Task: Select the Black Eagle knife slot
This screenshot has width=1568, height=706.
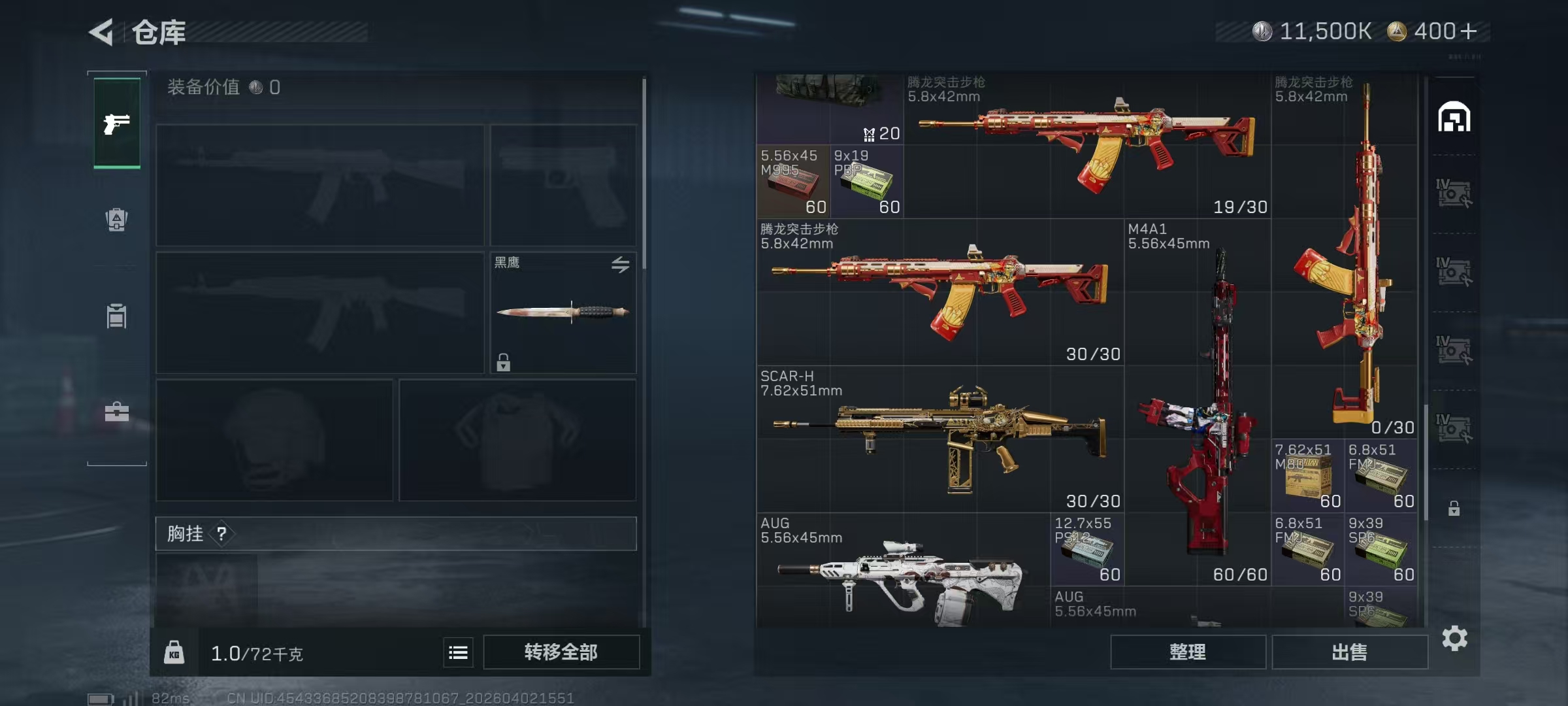Action: (x=563, y=312)
